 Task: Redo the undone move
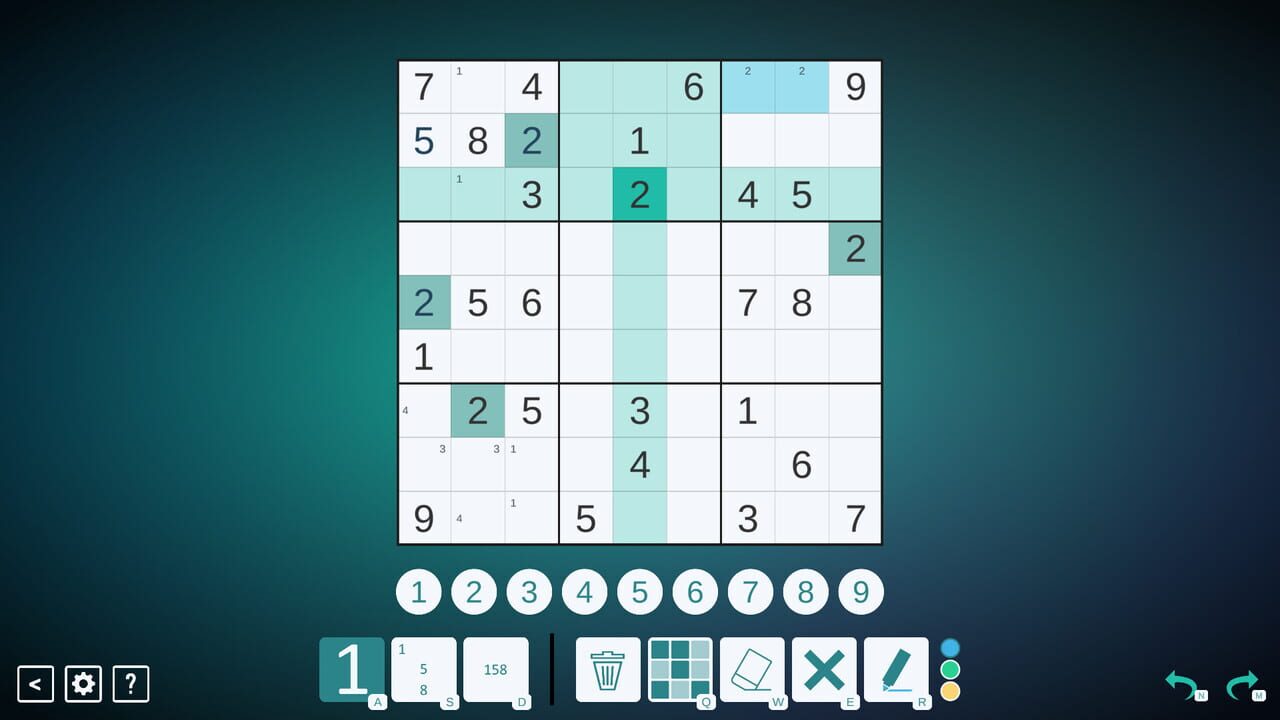click(x=1243, y=684)
